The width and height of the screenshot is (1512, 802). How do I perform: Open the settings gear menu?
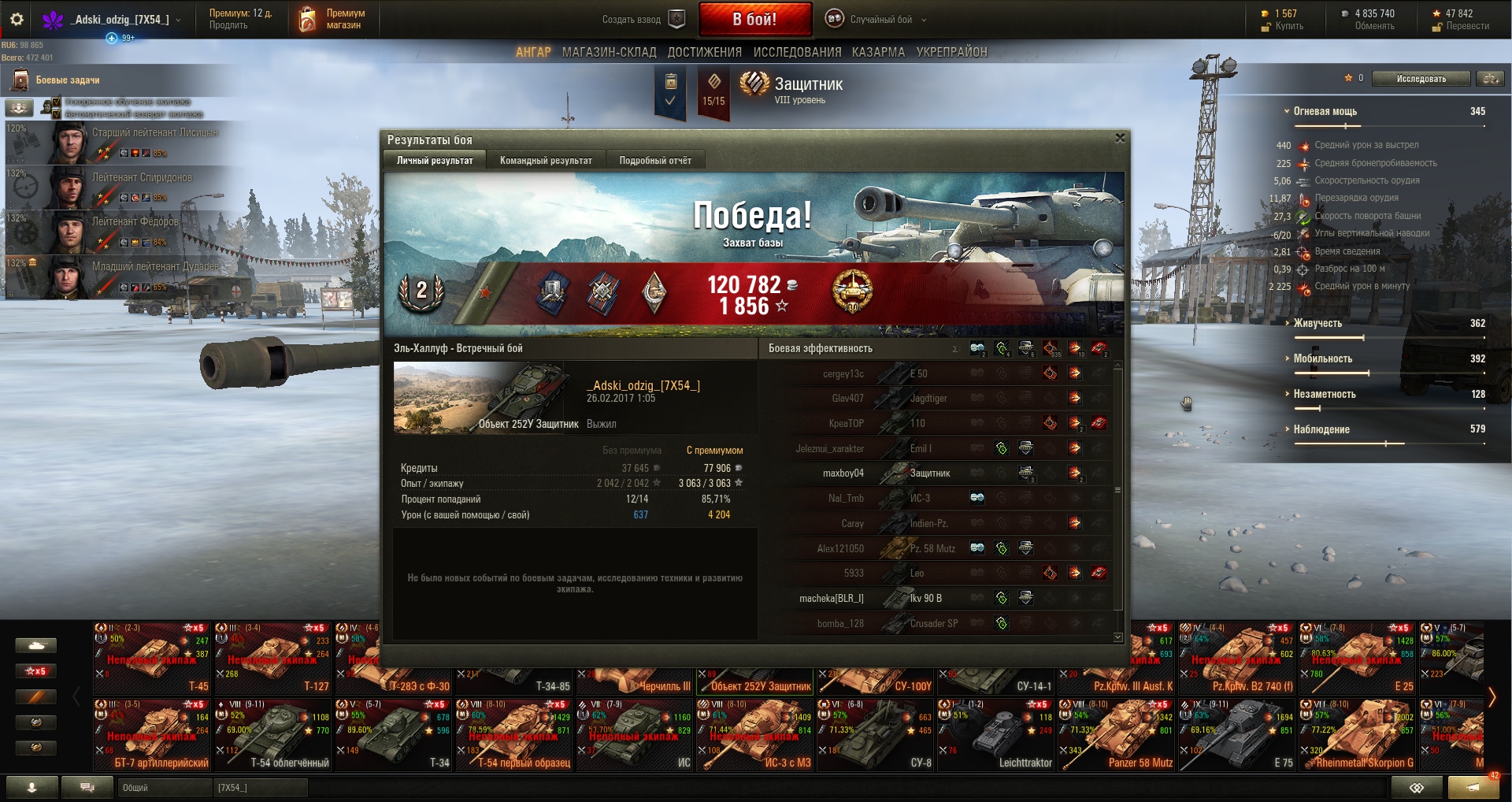[17, 20]
